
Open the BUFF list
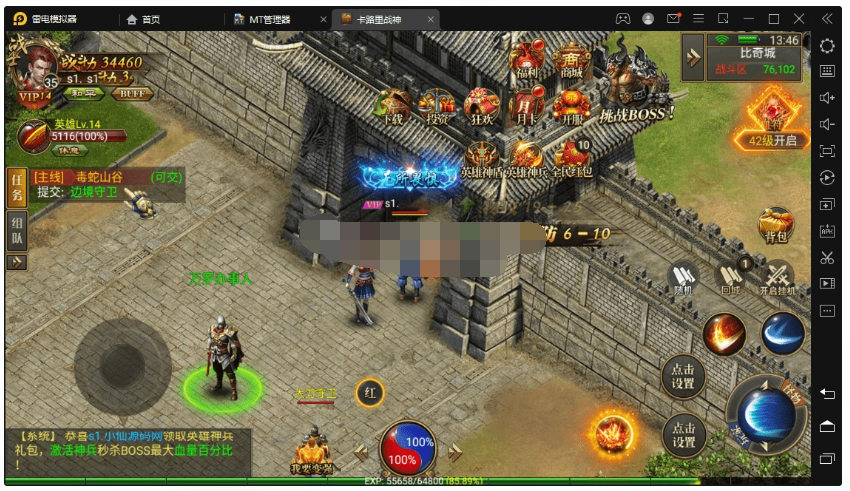pyautogui.click(x=131, y=93)
